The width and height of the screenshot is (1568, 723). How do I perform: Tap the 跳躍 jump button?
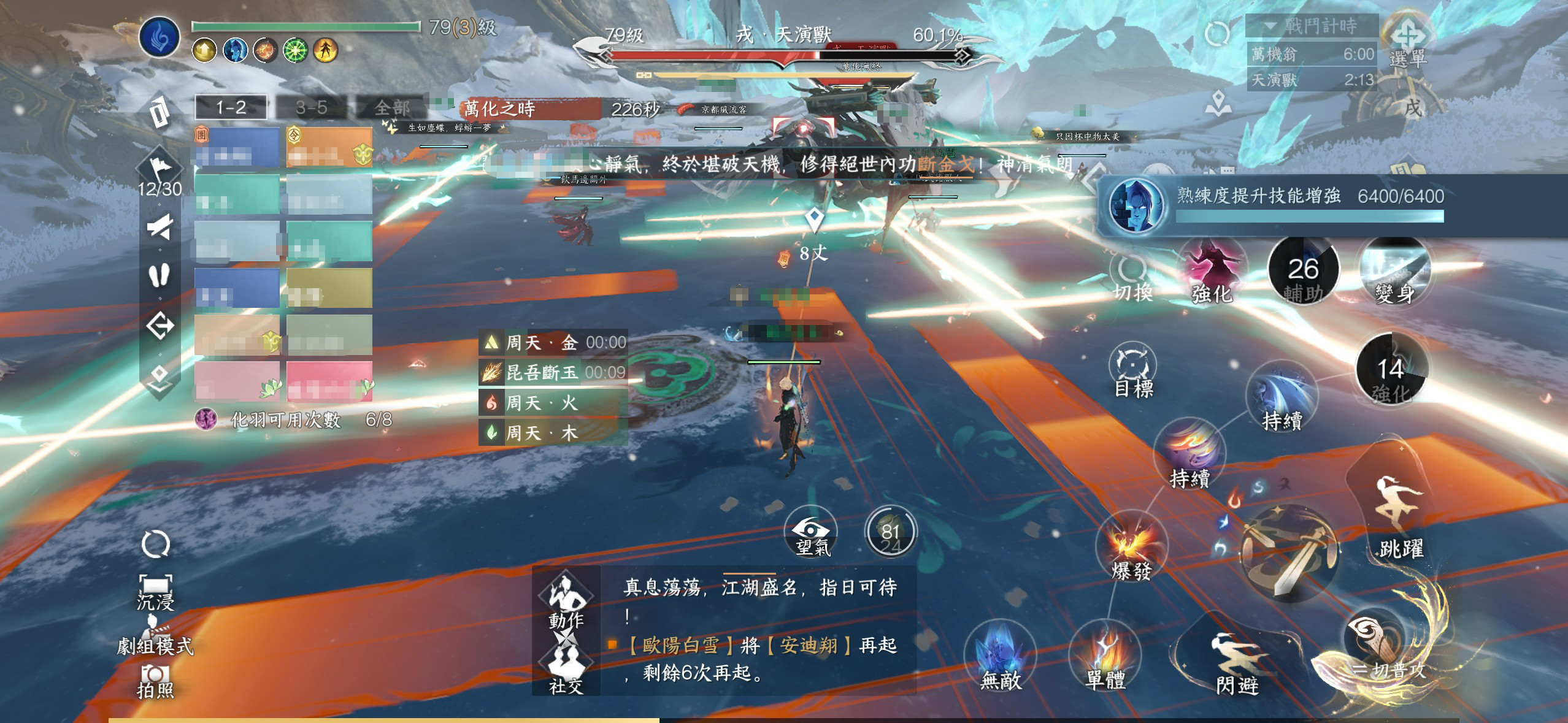(x=1400, y=521)
